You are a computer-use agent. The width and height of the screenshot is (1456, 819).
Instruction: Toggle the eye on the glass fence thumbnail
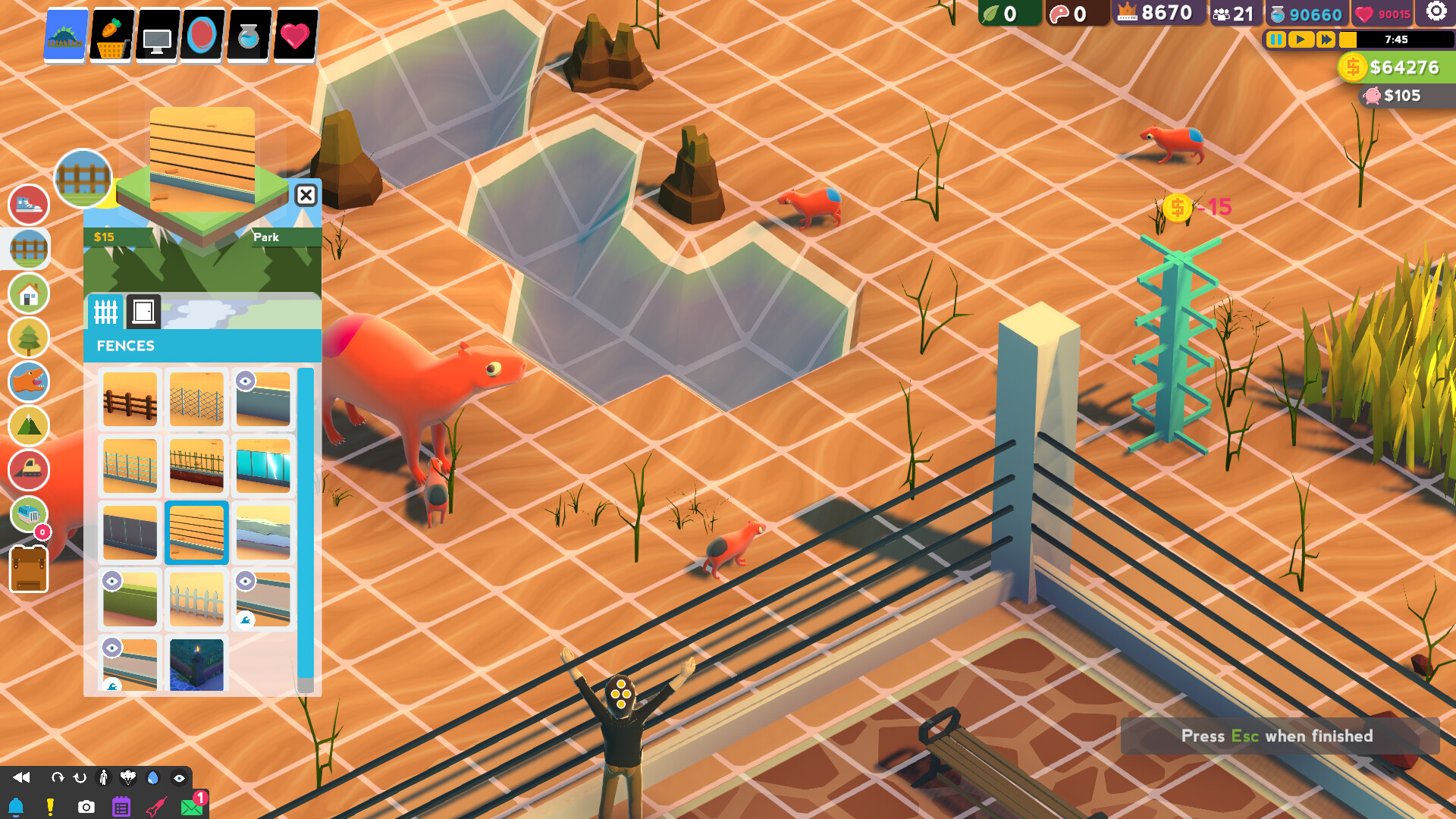coord(244,381)
